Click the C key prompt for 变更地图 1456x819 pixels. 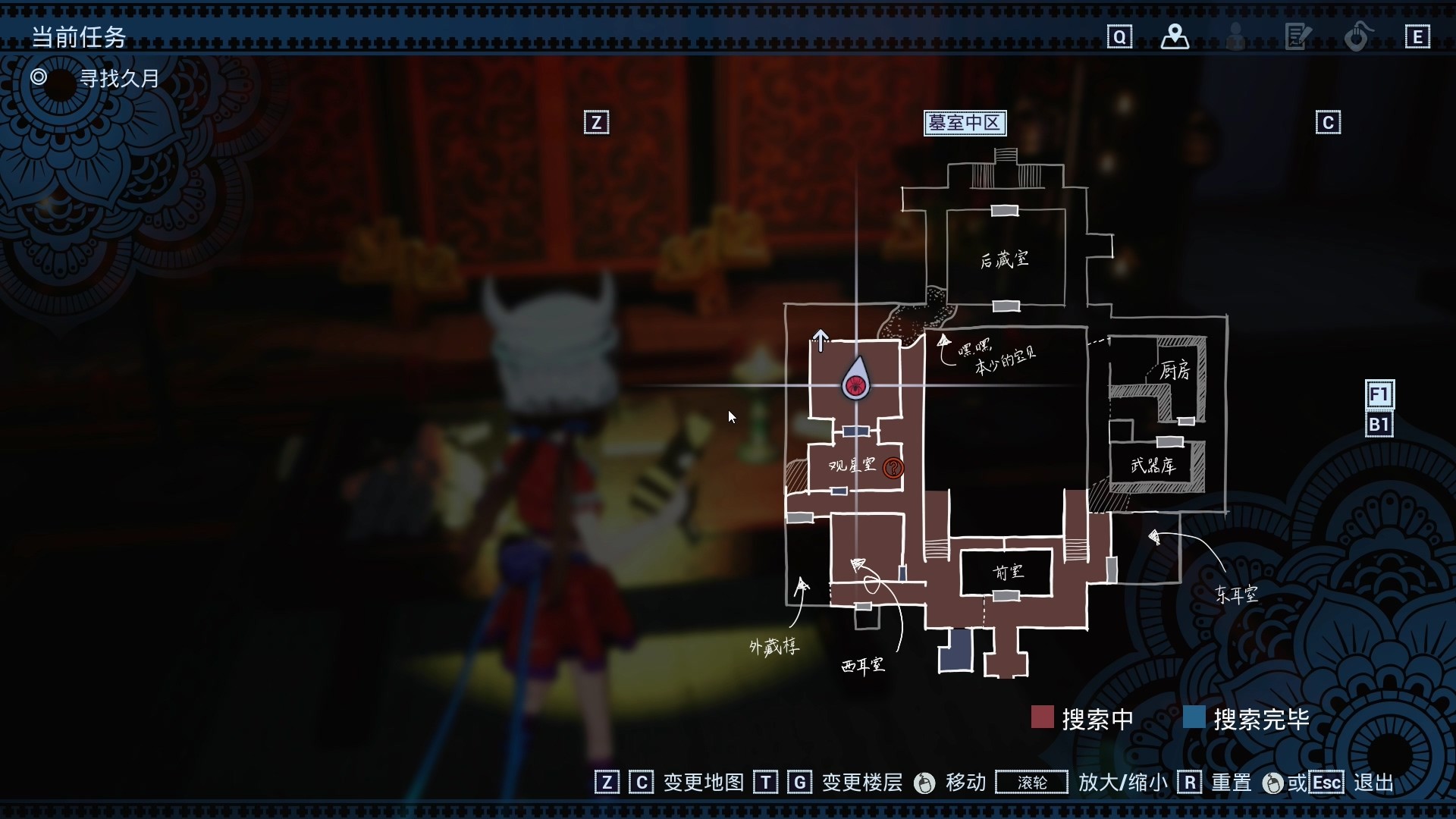click(x=642, y=782)
